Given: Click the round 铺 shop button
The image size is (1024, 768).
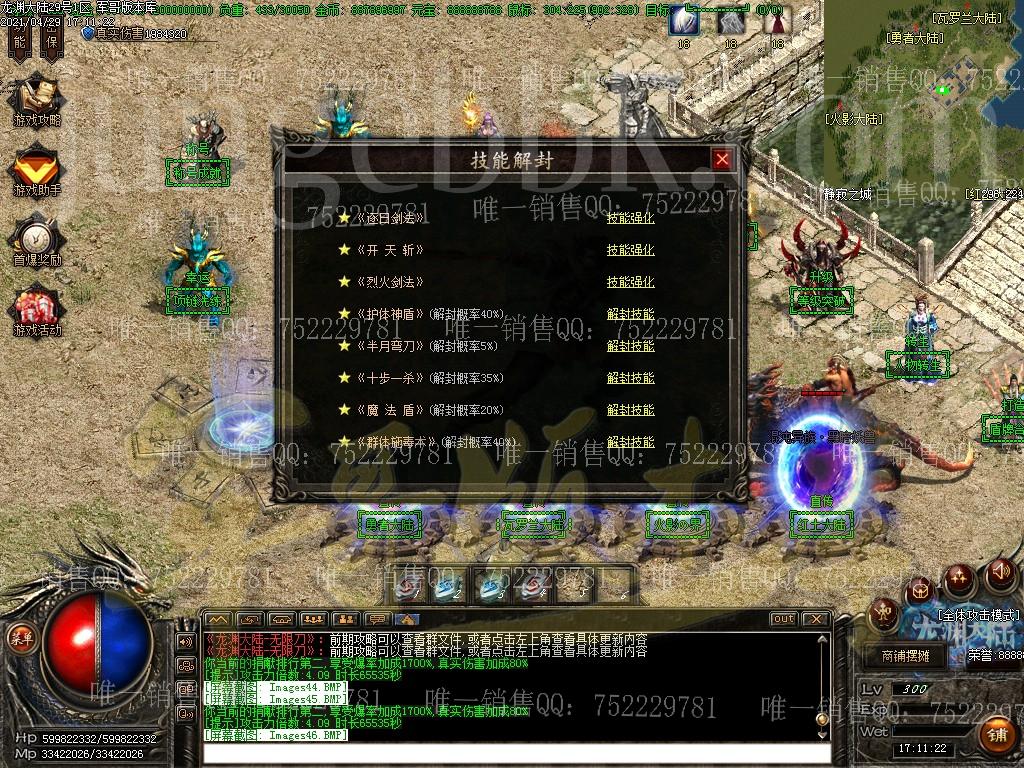Looking at the screenshot, I should point(997,735).
